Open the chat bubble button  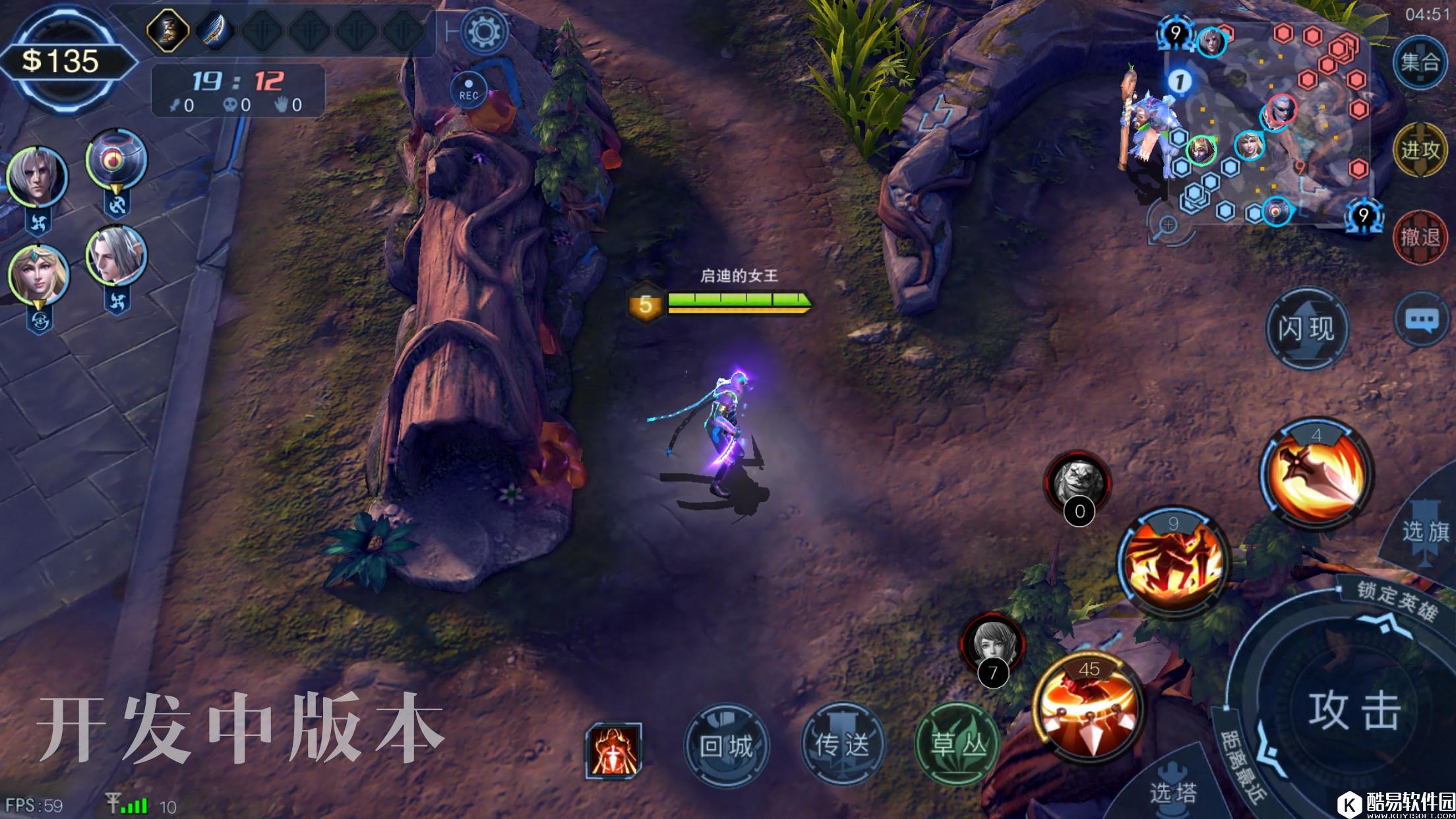(1421, 320)
